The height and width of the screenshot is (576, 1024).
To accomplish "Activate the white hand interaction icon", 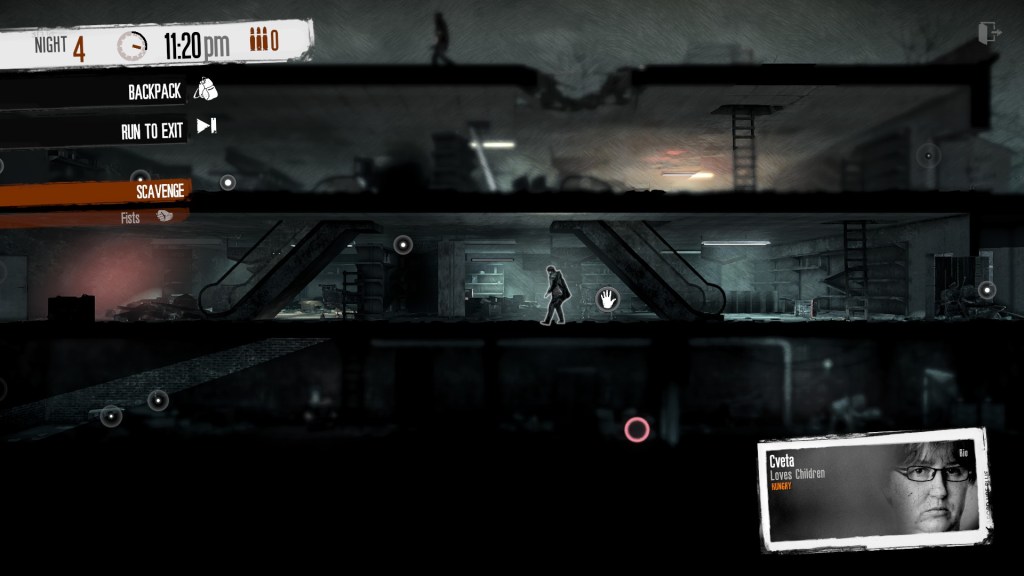I will pos(607,298).
